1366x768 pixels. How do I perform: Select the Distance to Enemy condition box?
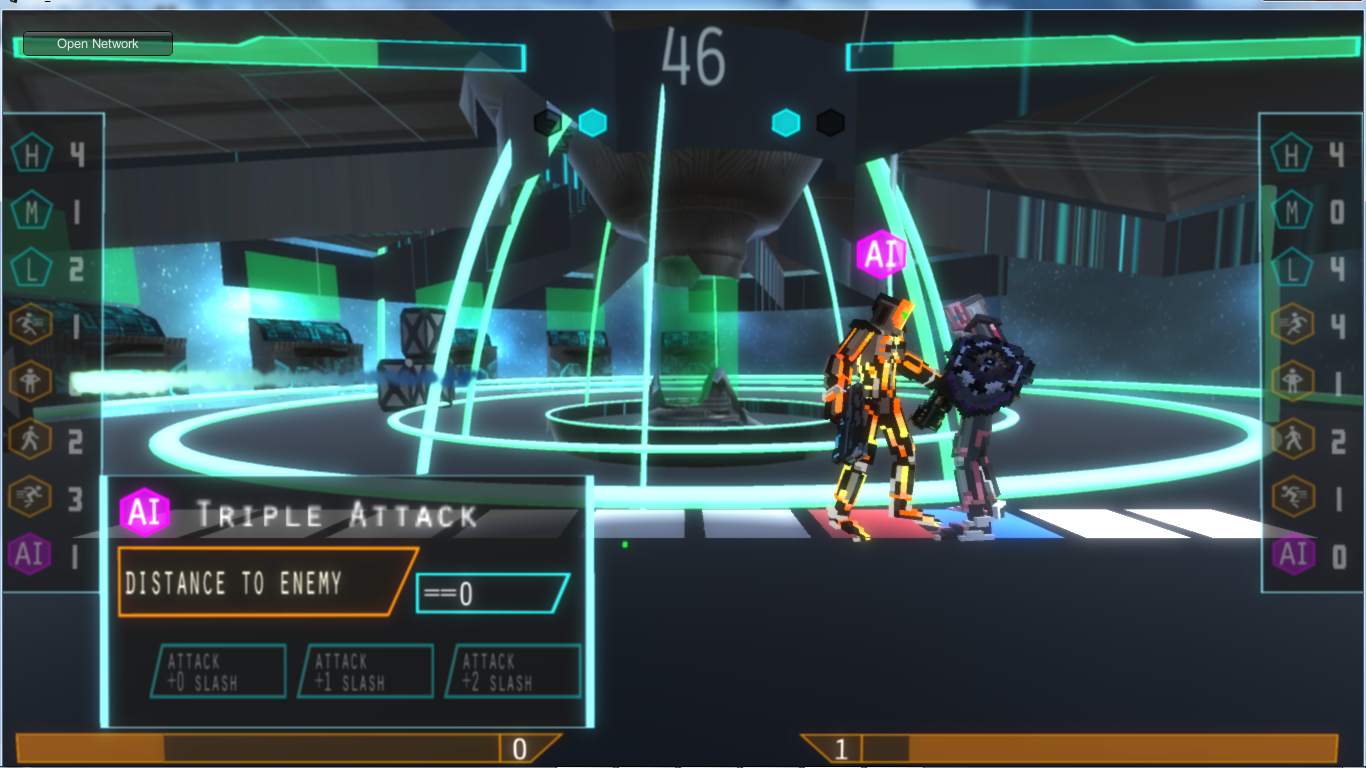[265, 582]
